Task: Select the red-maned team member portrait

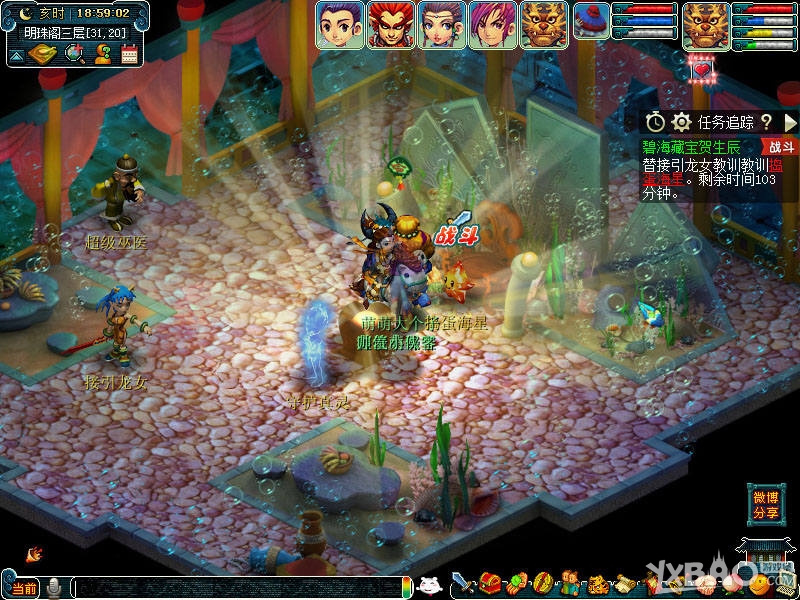Action: 391,25
